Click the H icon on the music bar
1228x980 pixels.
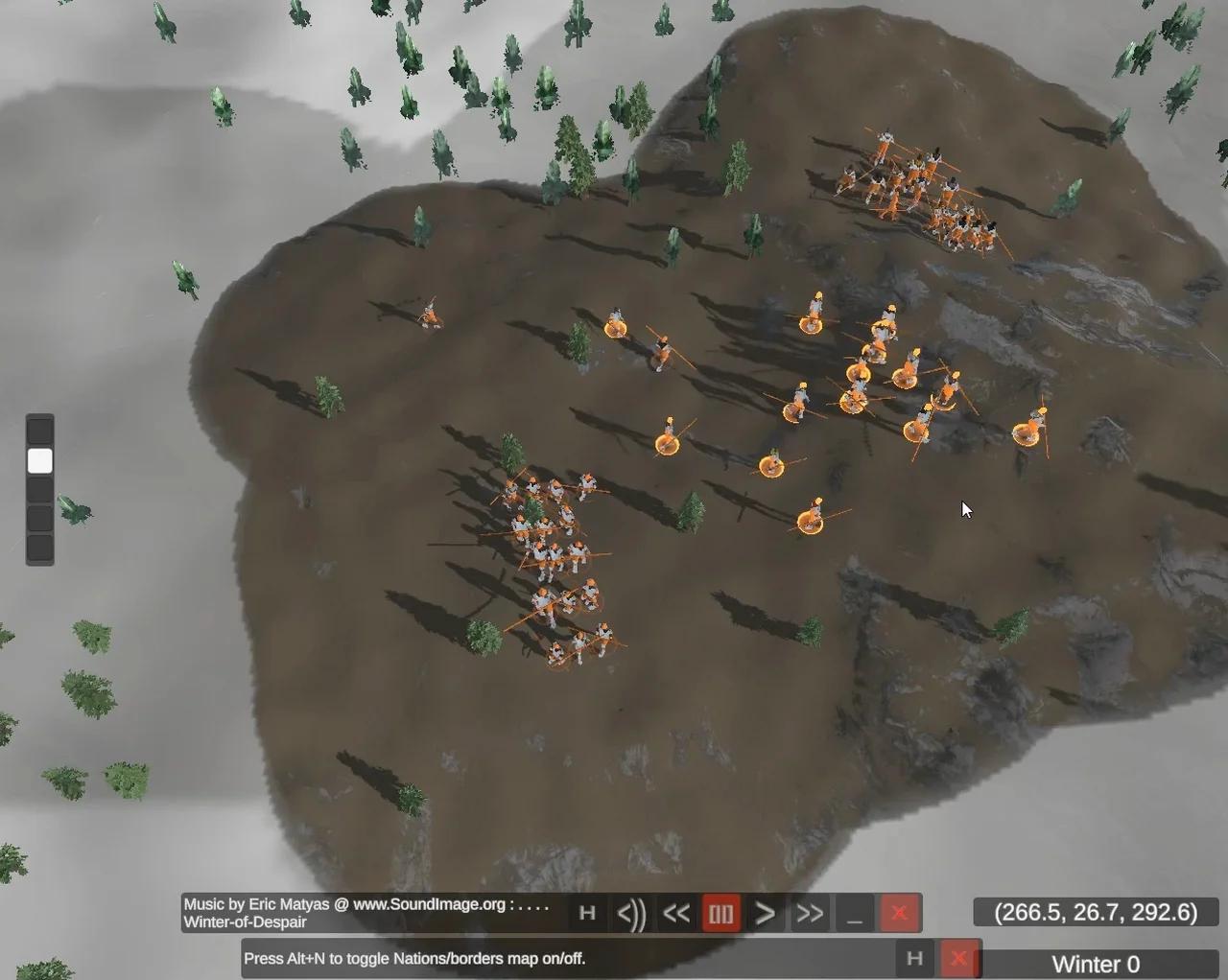(x=588, y=913)
